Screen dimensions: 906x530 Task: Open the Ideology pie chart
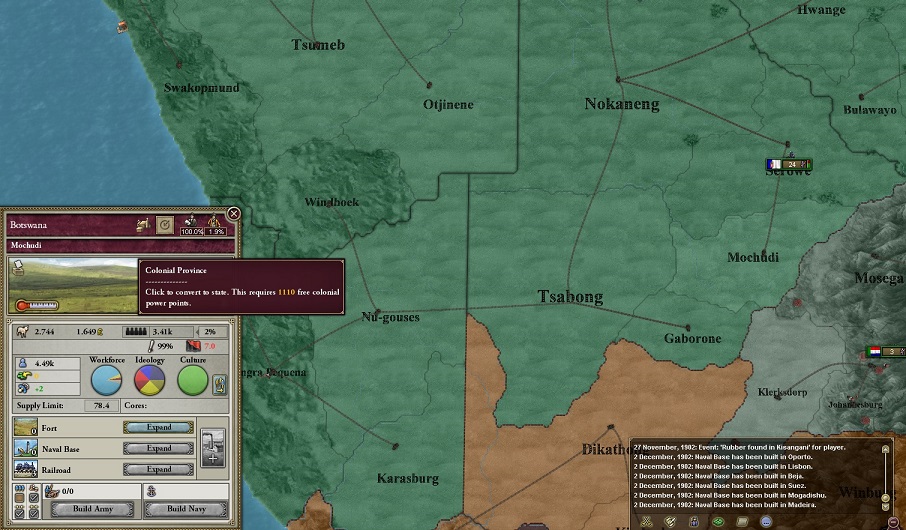[150, 380]
